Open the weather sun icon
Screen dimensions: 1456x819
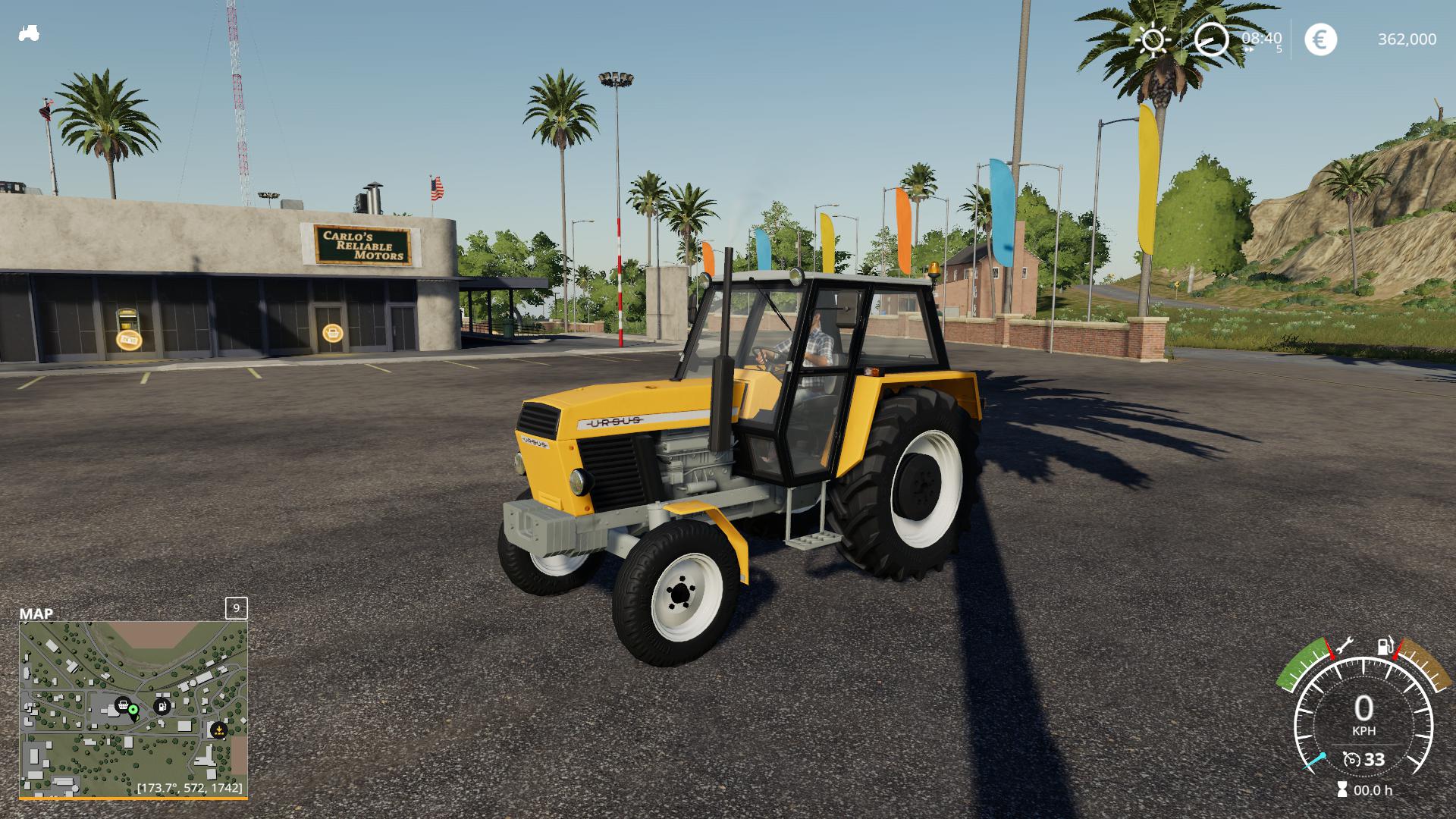click(x=1153, y=39)
